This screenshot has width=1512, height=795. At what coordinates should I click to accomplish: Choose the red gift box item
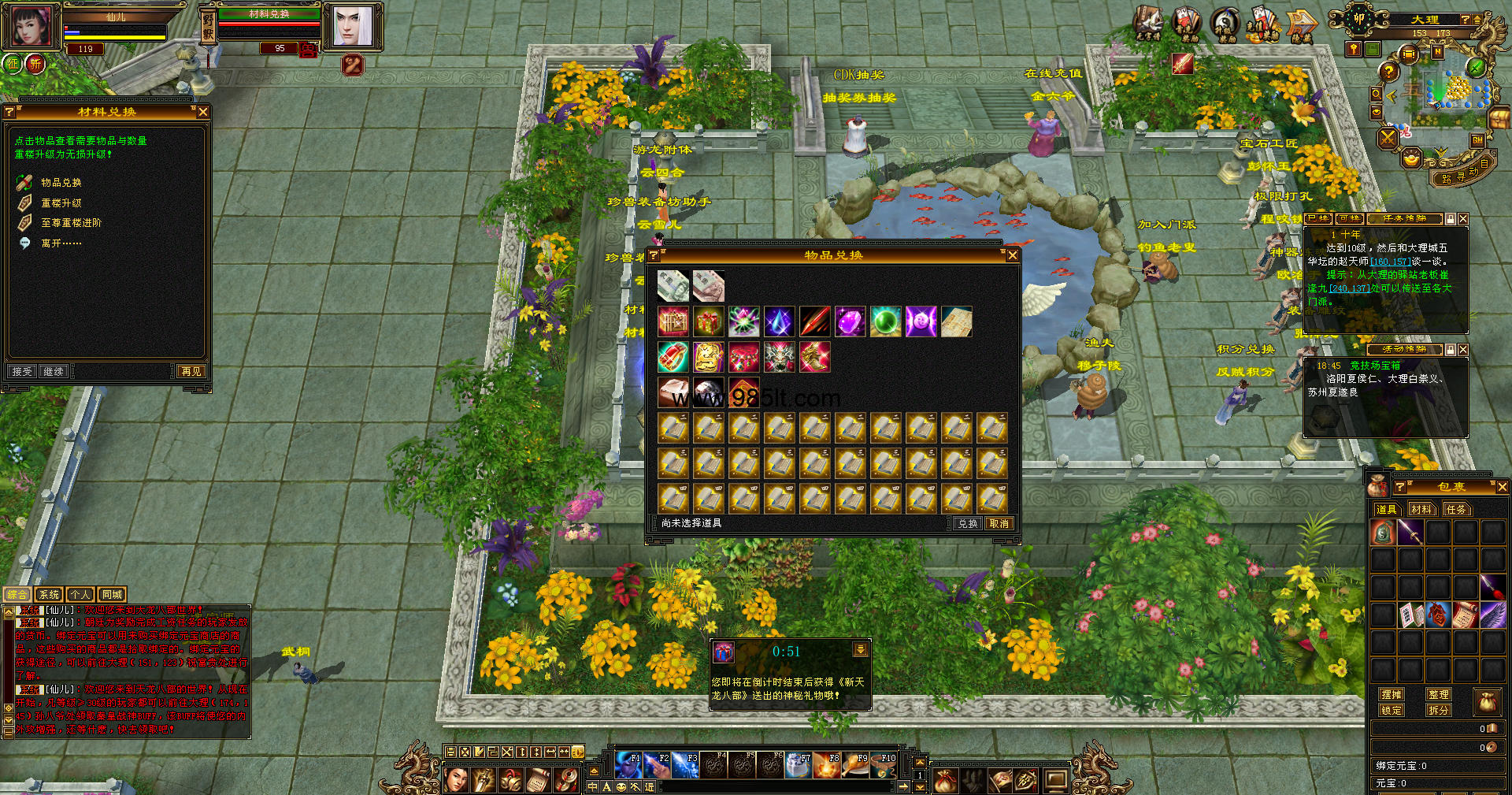[x=708, y=321]
